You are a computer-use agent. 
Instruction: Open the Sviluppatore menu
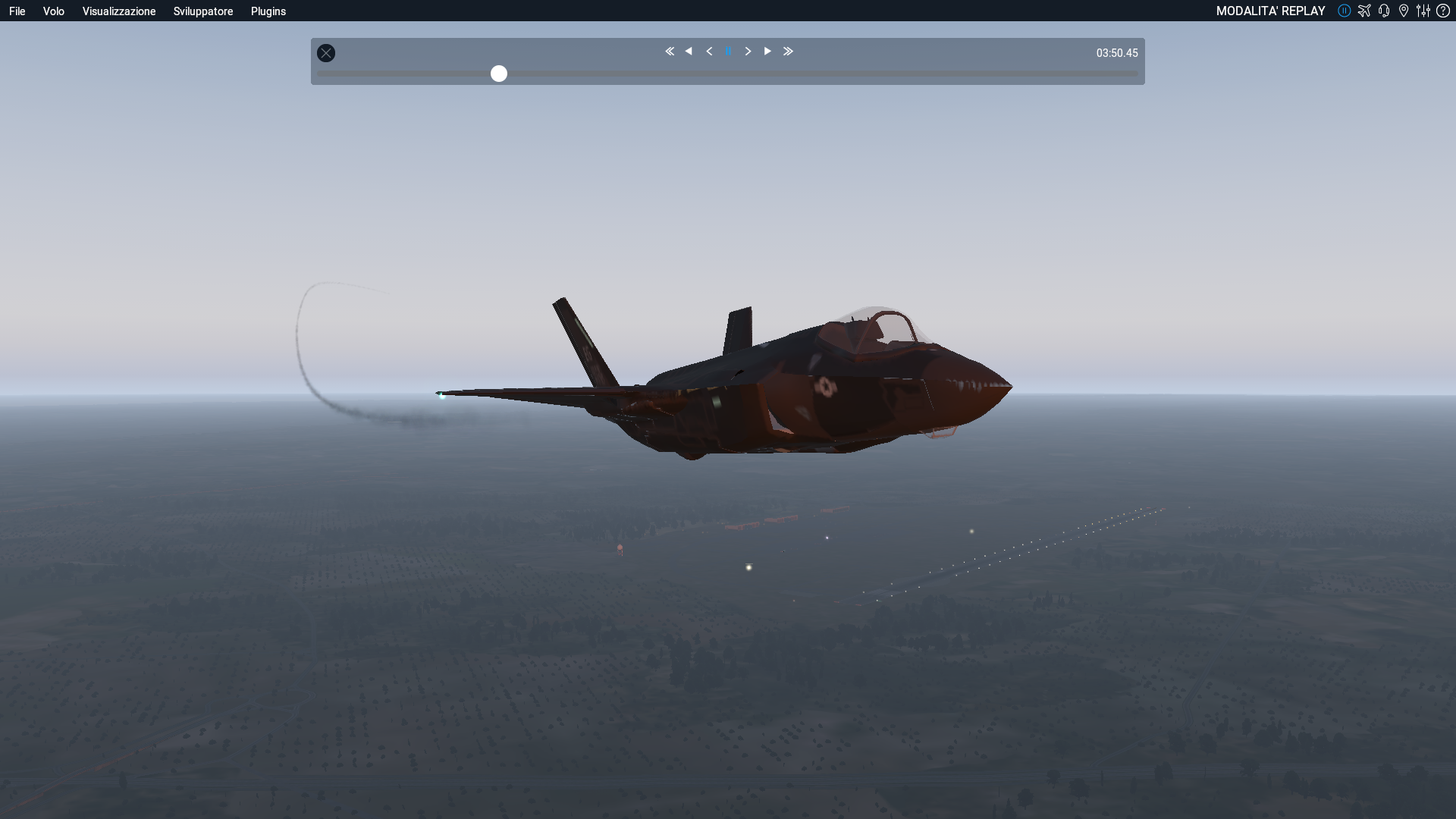click(203, 11)
